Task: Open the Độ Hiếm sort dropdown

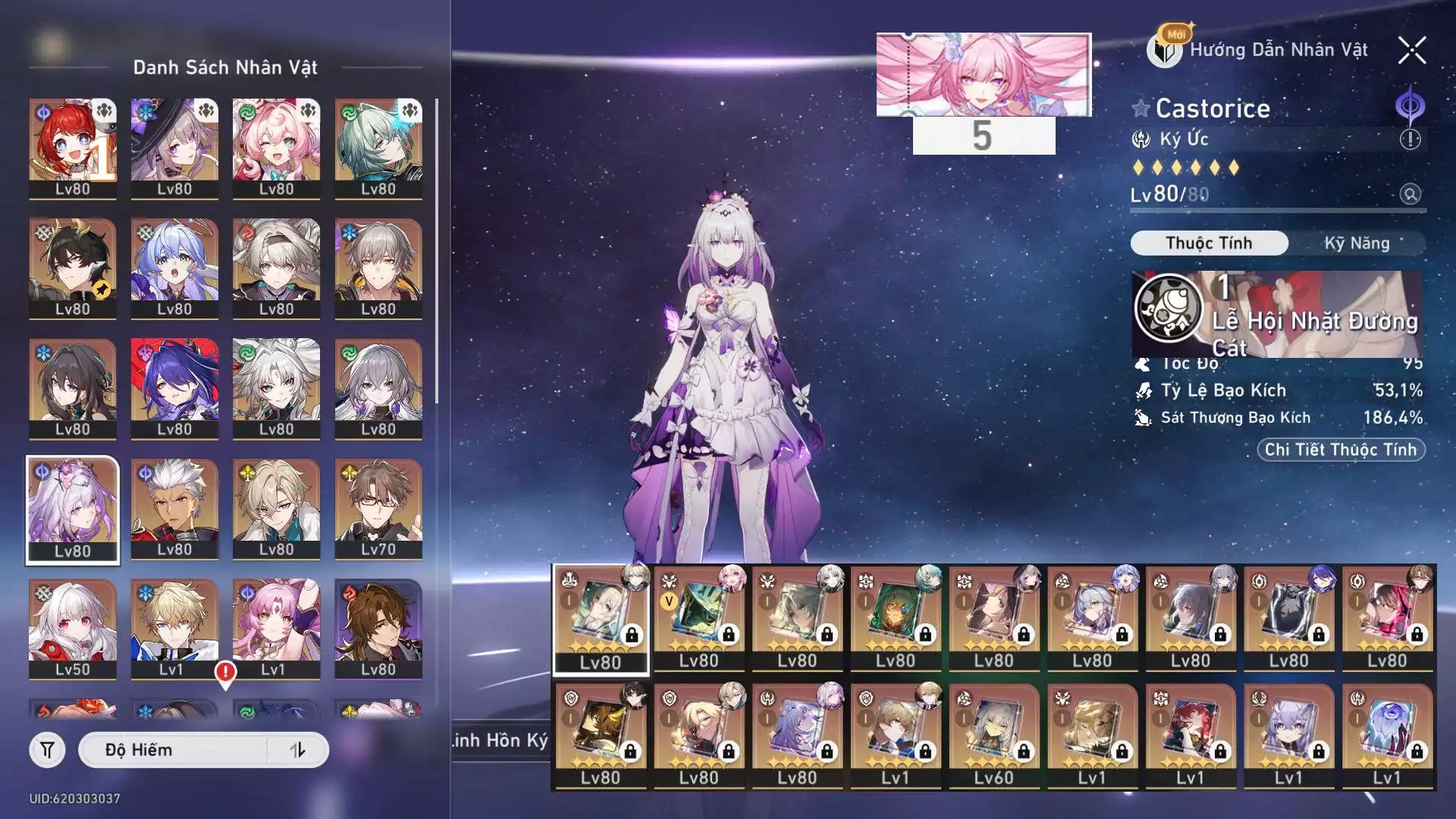Action: pyautogui.click(x=174, y=750)
